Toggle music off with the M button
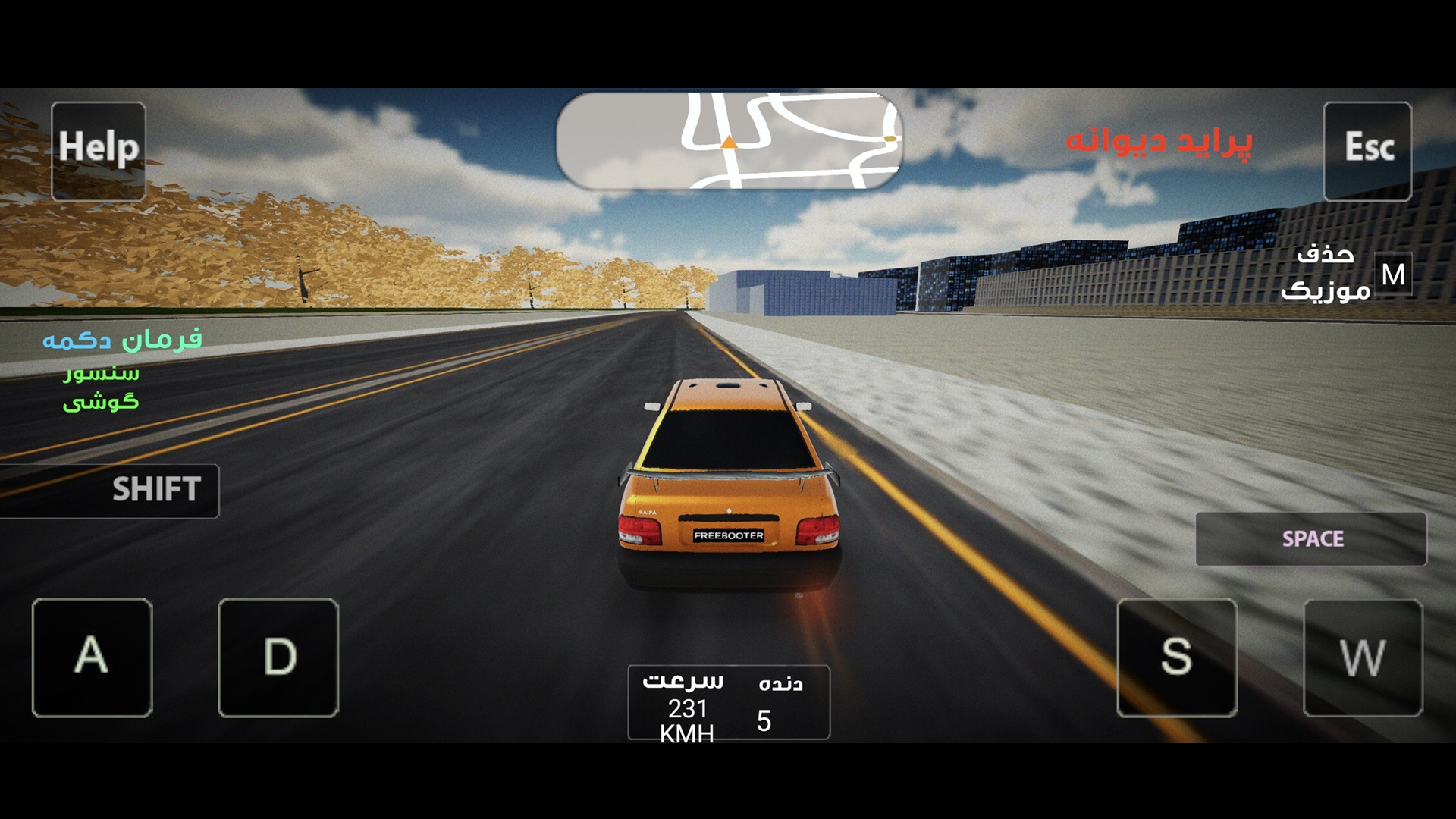Viewport: 1456px width, 819px height. (x=1392, y=275)
